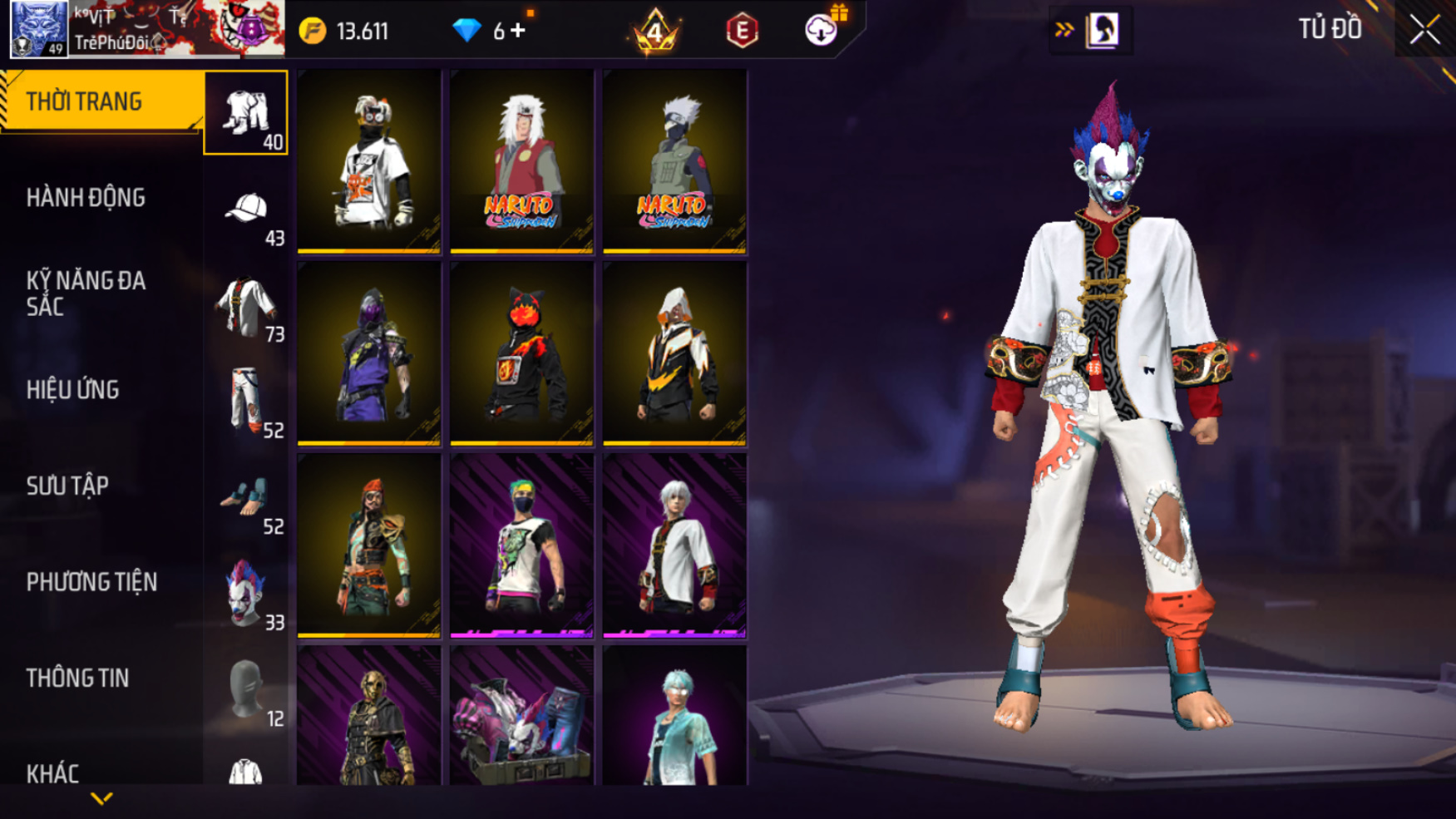Show the clown mask subcategory
Viewport: 1456px width, 819px height.
(x=246, y=594)
